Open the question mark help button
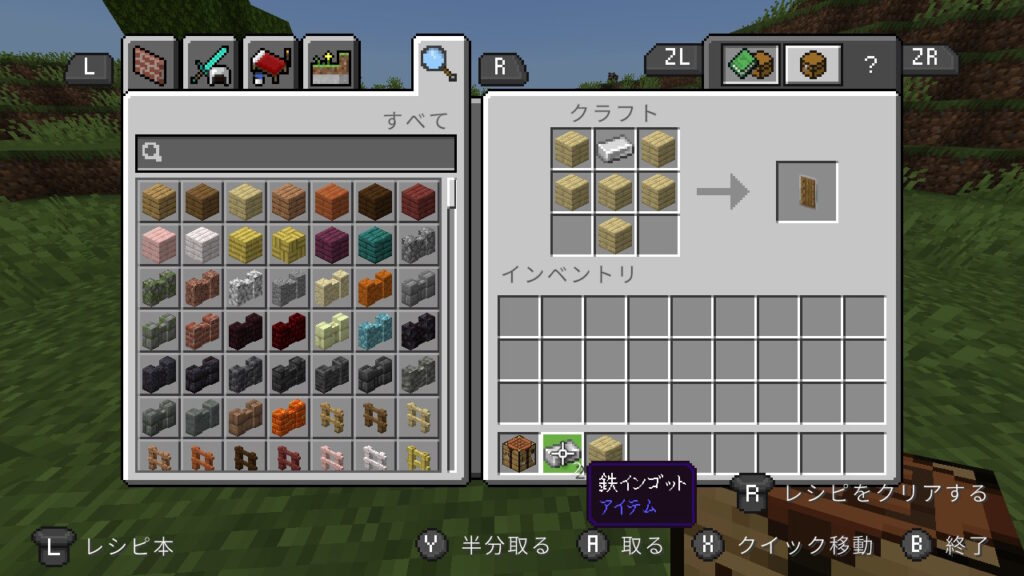Viewport: 1024px width, 576px height. [x=870, y=65]
